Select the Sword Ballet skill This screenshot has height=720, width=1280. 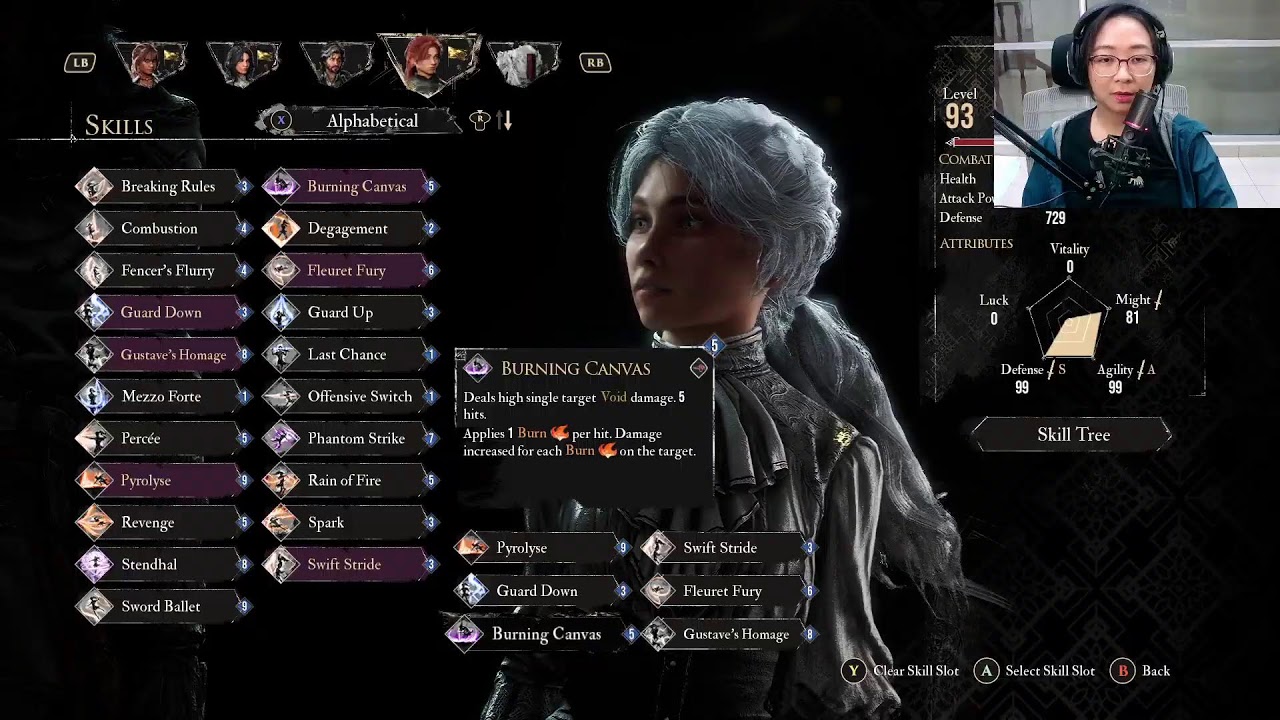coord(160,606)
